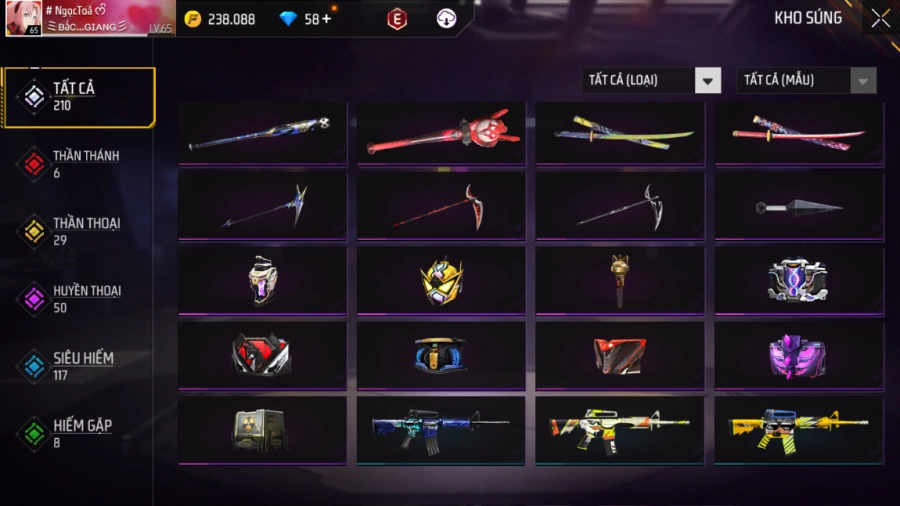Switch to the Tất Cả tab

[x=79, y=97]
